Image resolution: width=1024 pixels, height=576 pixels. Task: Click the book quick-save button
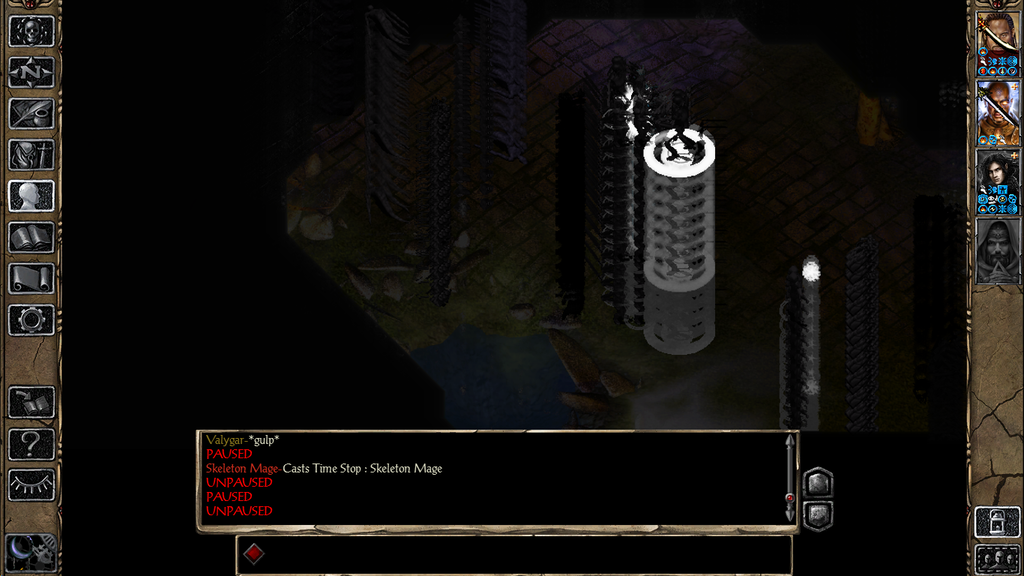click(31, 402)
